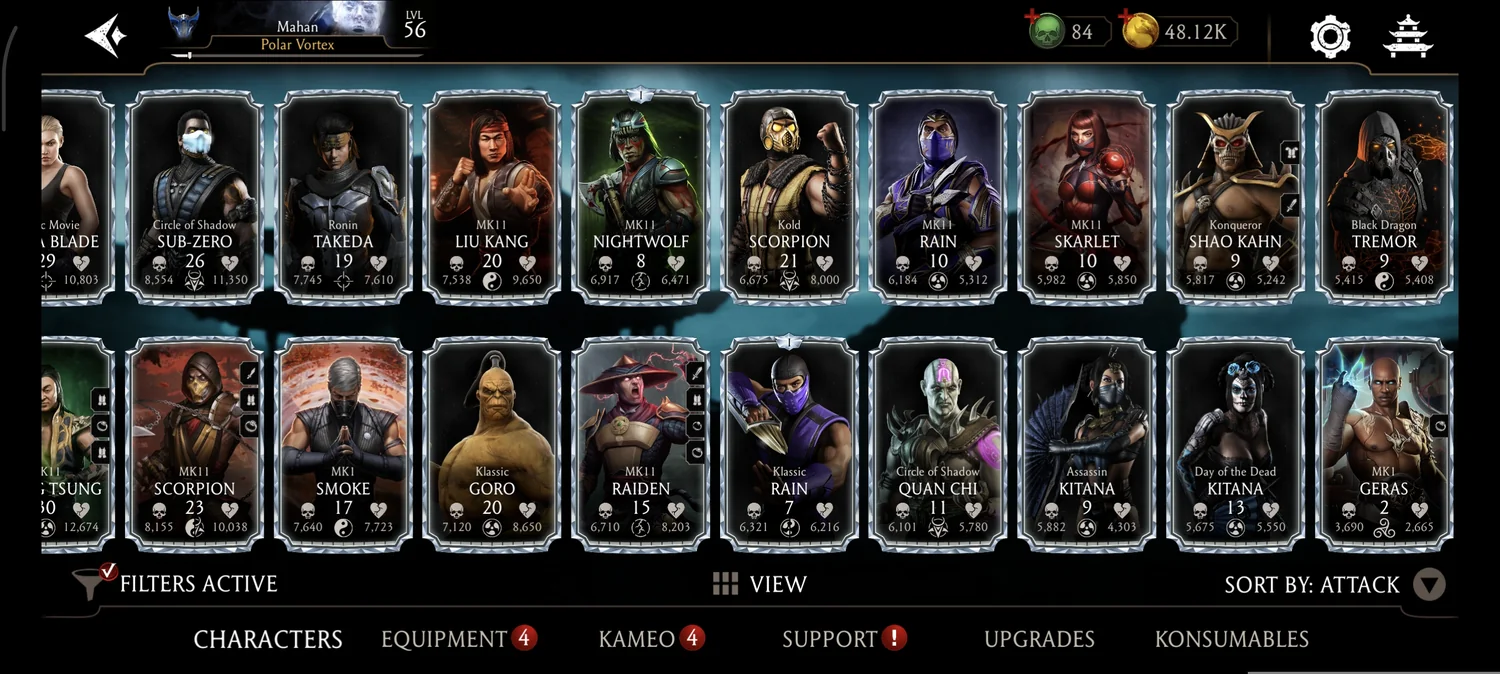Select the Klassic Goro card

click(492, 443)
